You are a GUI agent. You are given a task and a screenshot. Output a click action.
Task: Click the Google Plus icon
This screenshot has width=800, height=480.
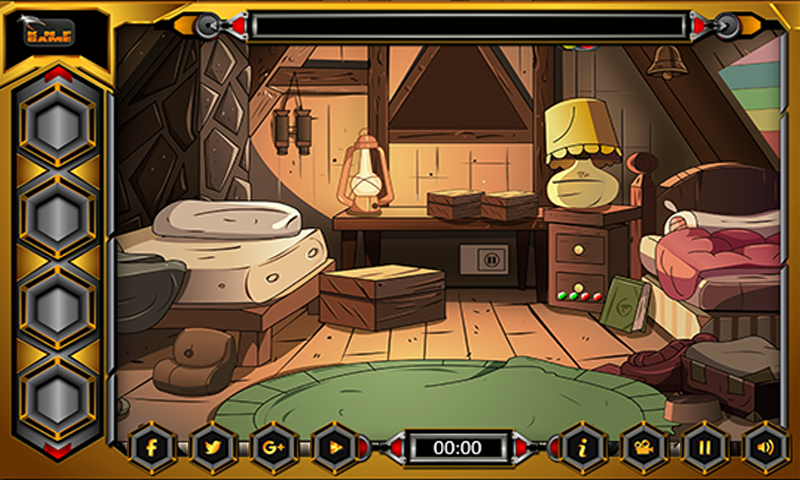coord(271,448)
